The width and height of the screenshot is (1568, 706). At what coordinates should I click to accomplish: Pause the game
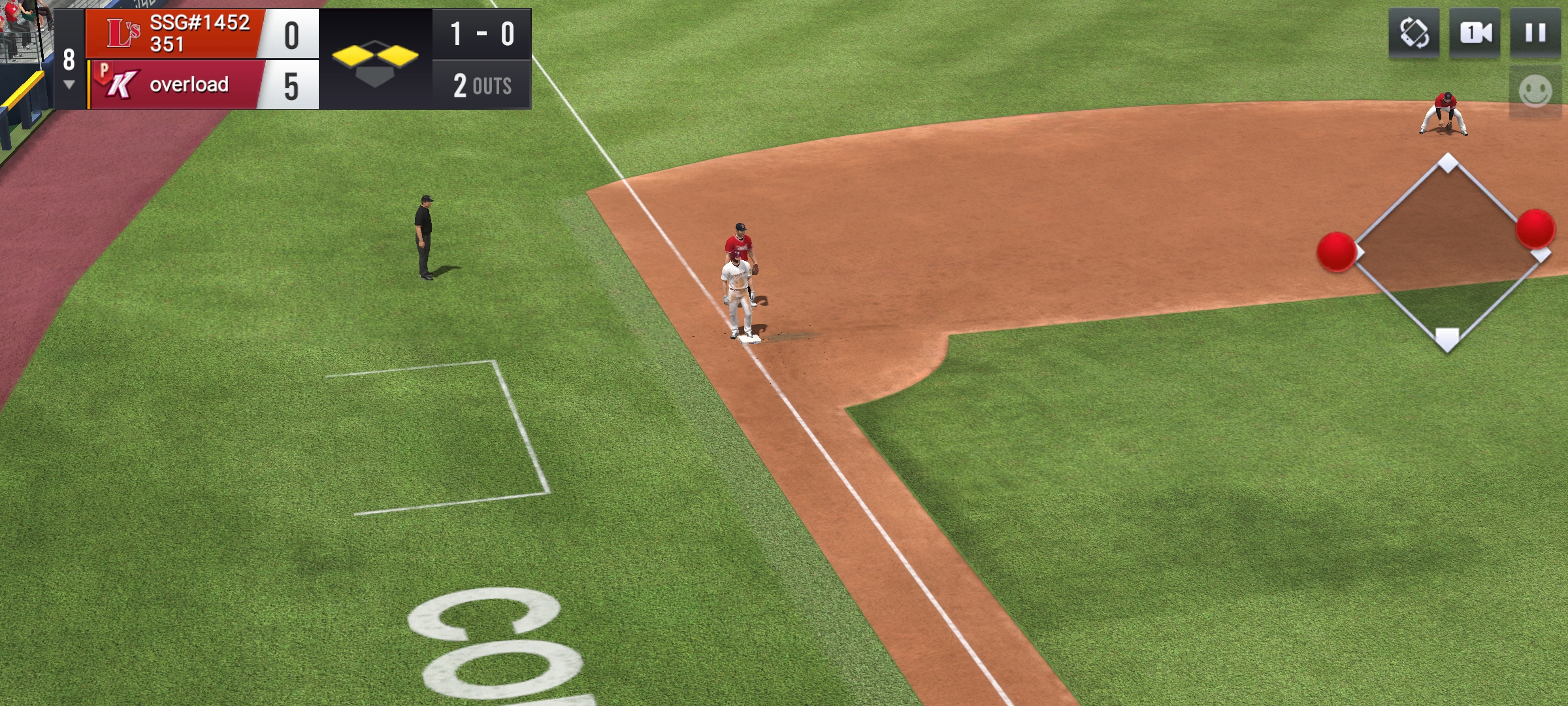[x=1535, y=33]
